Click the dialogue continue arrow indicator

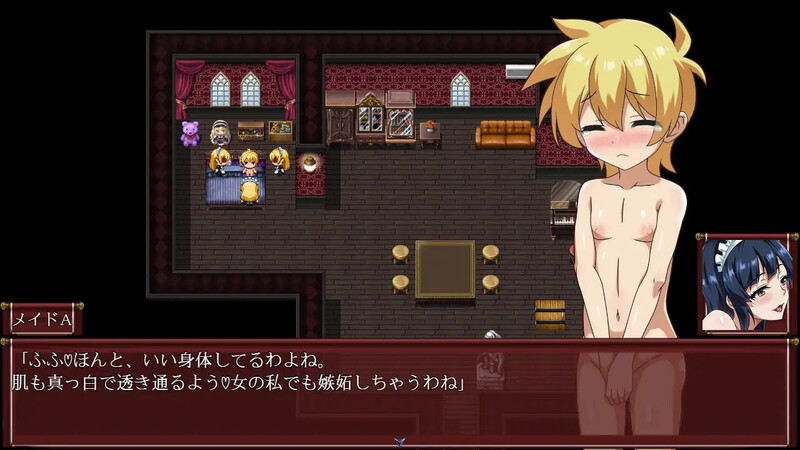(399, 439)
